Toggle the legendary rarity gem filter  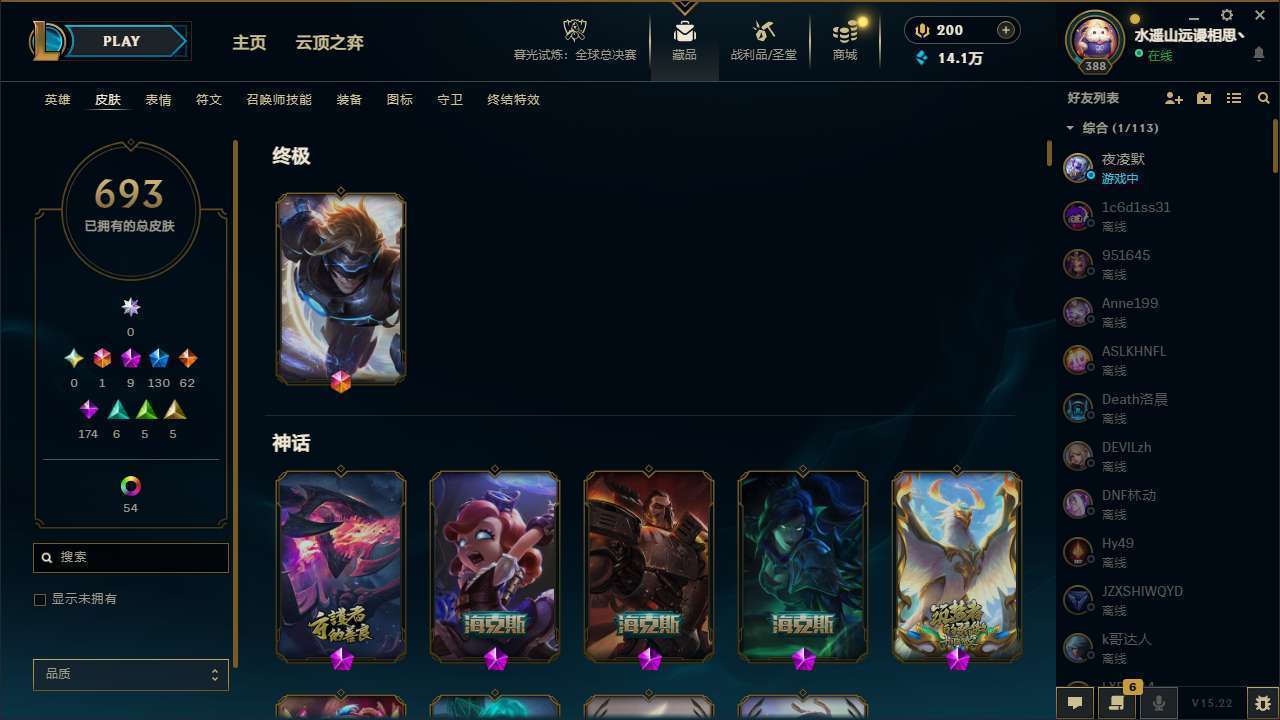187,358
